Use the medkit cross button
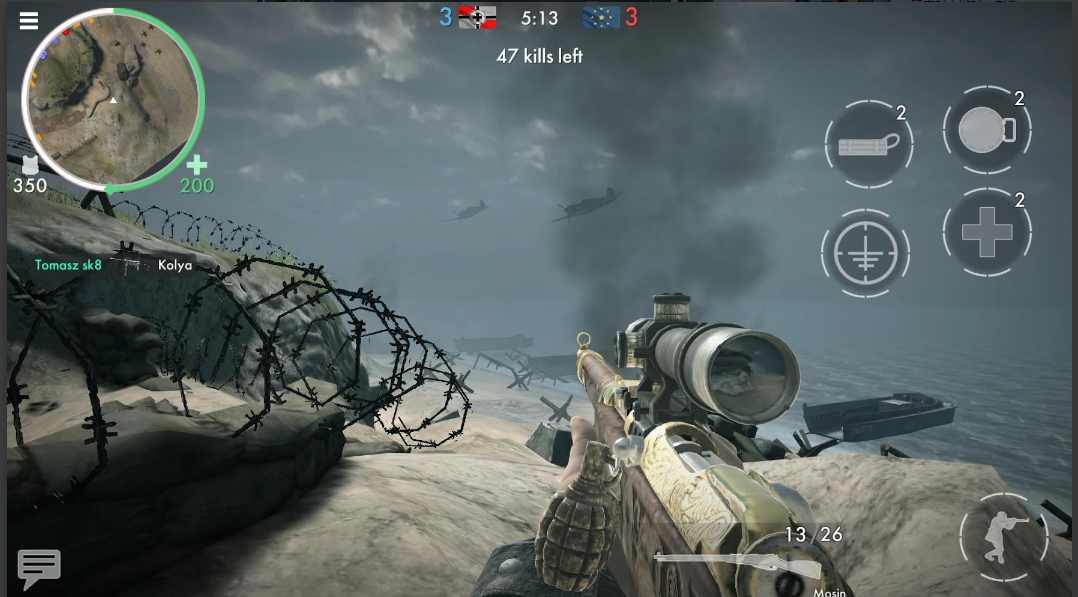Screen dimensions: 1078x597 coord(986,233)
